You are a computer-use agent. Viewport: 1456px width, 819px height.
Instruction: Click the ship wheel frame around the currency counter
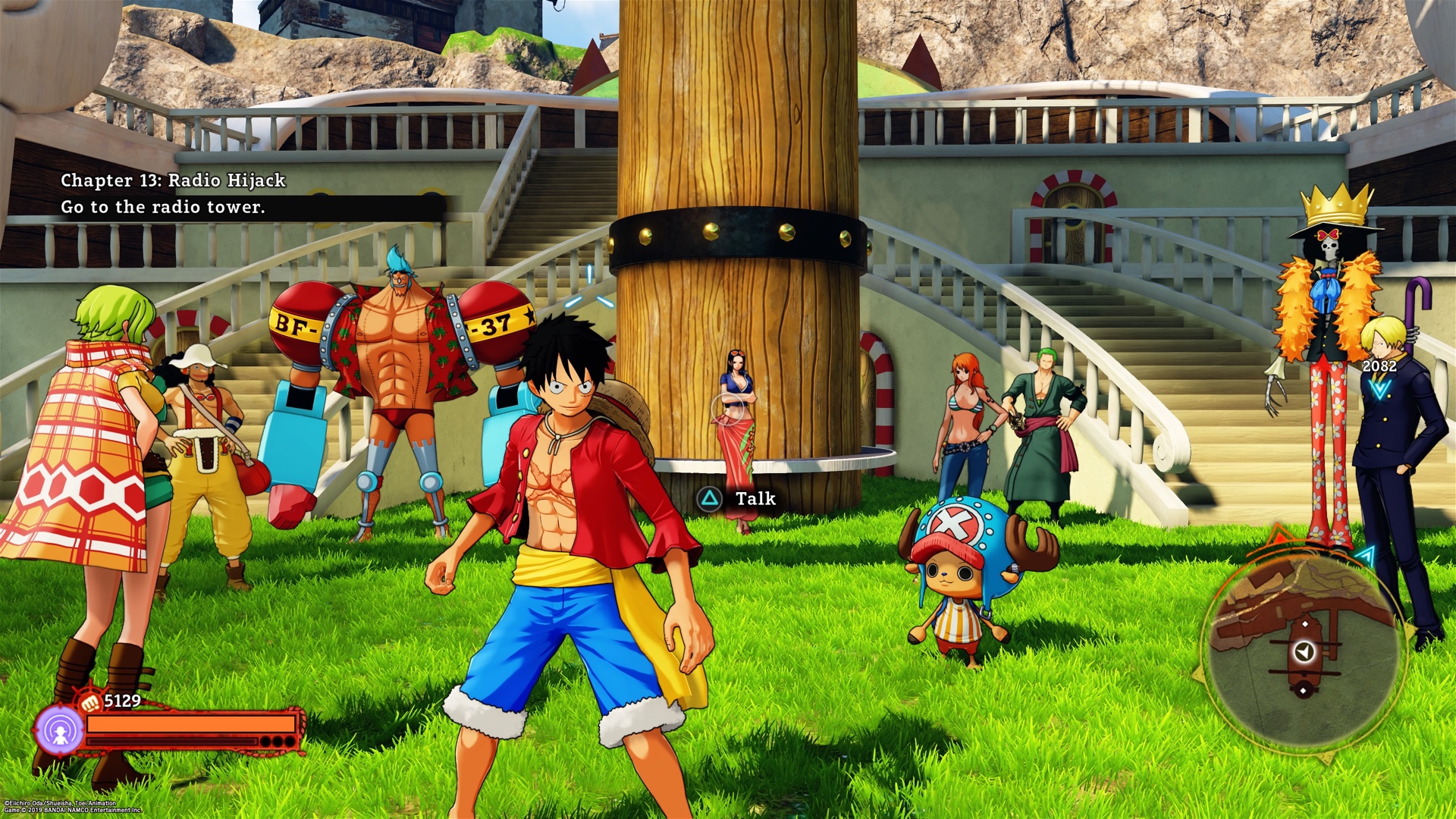pyautogui.click(x=79, y=691)
